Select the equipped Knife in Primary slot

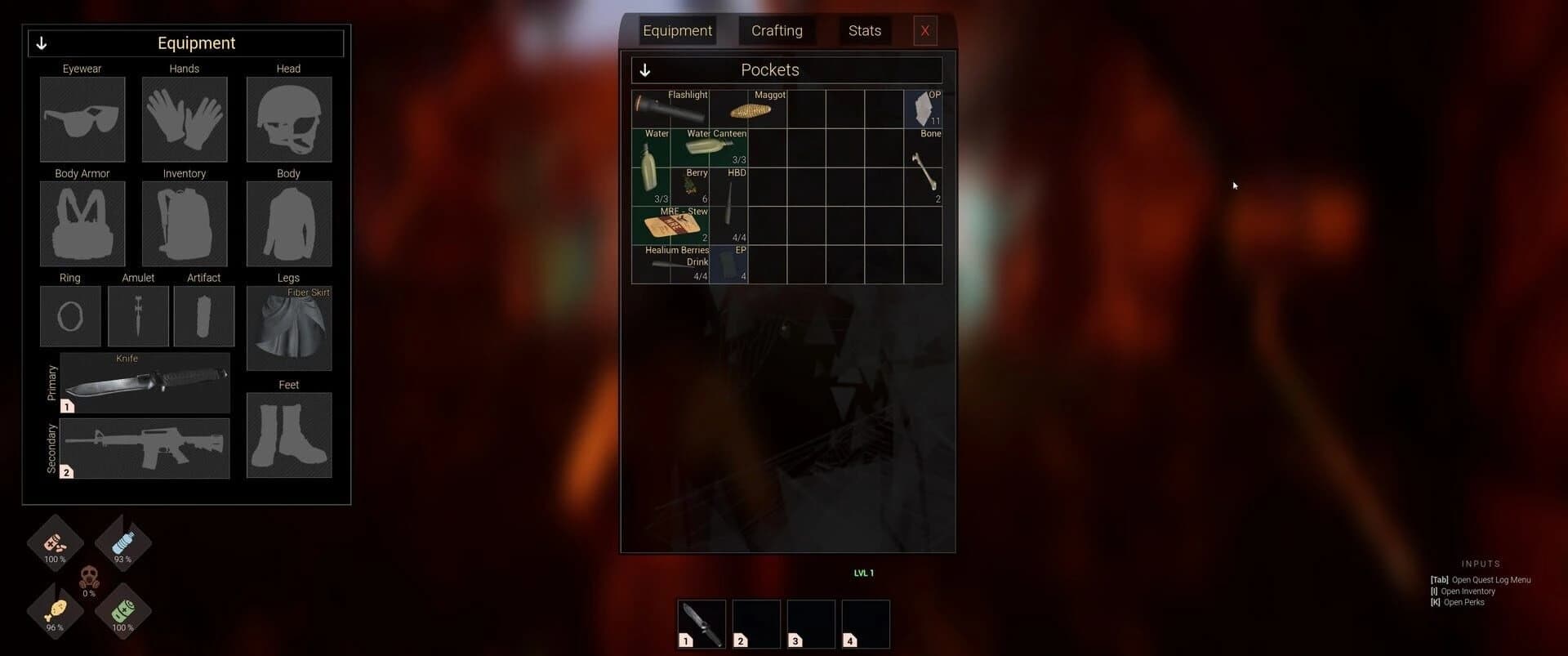point(145,382)
